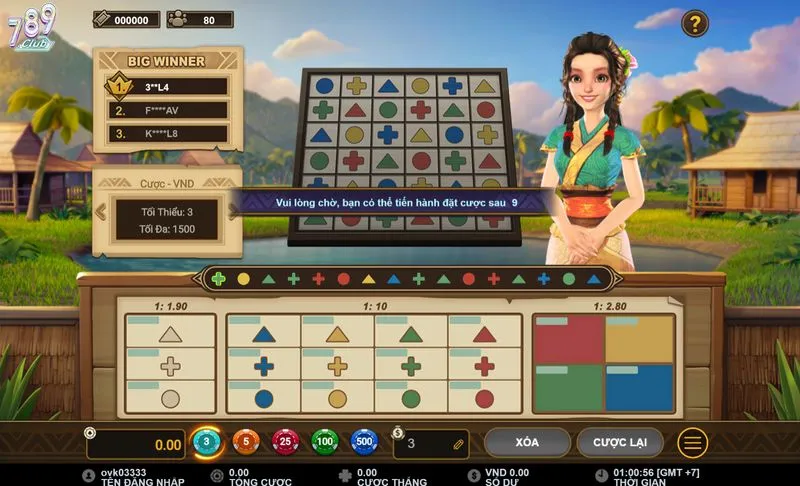
Task: Select the 3 value betting chip
Action: coord(207,441)
